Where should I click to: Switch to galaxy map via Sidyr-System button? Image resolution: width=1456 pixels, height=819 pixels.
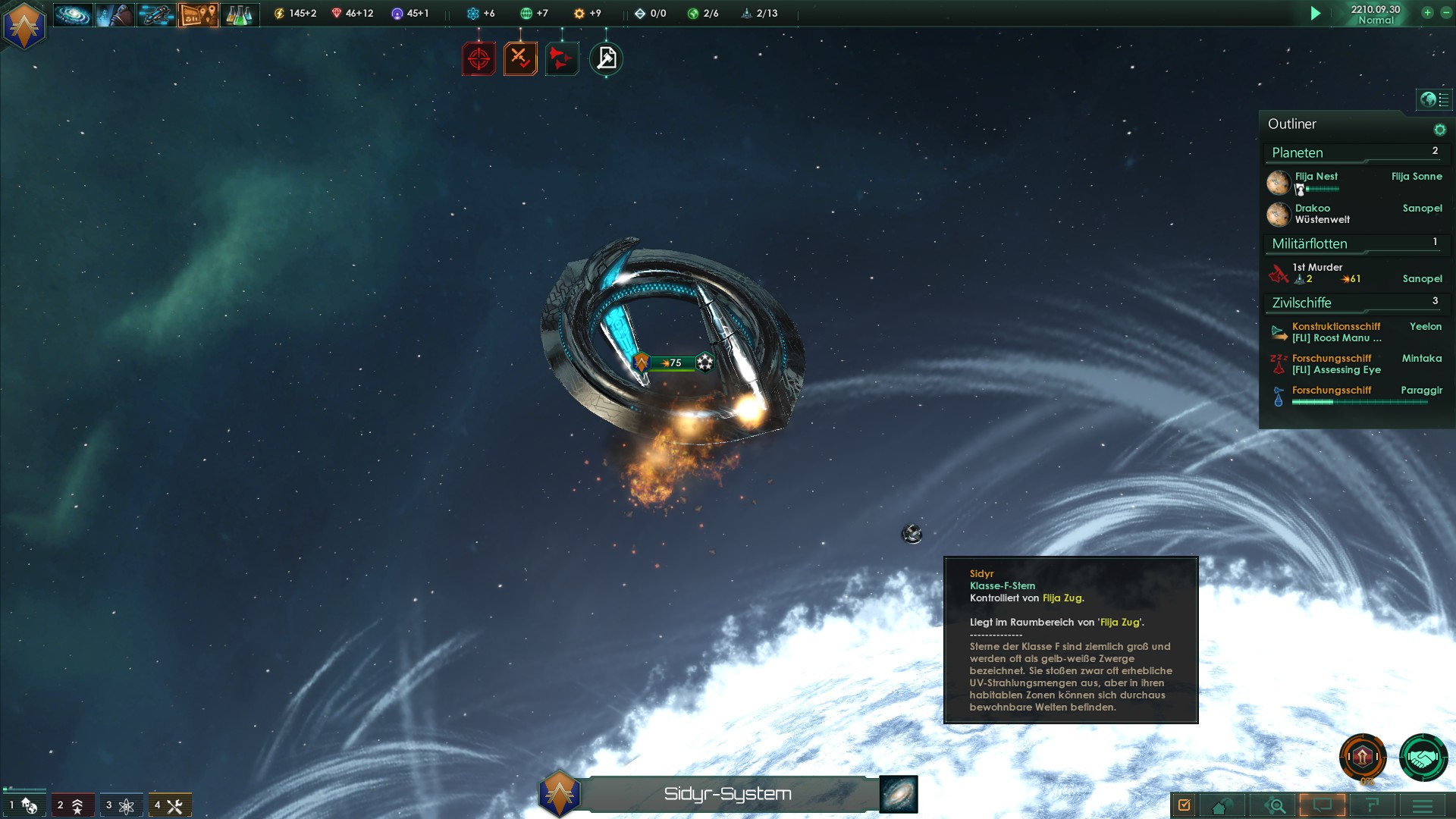899,794
